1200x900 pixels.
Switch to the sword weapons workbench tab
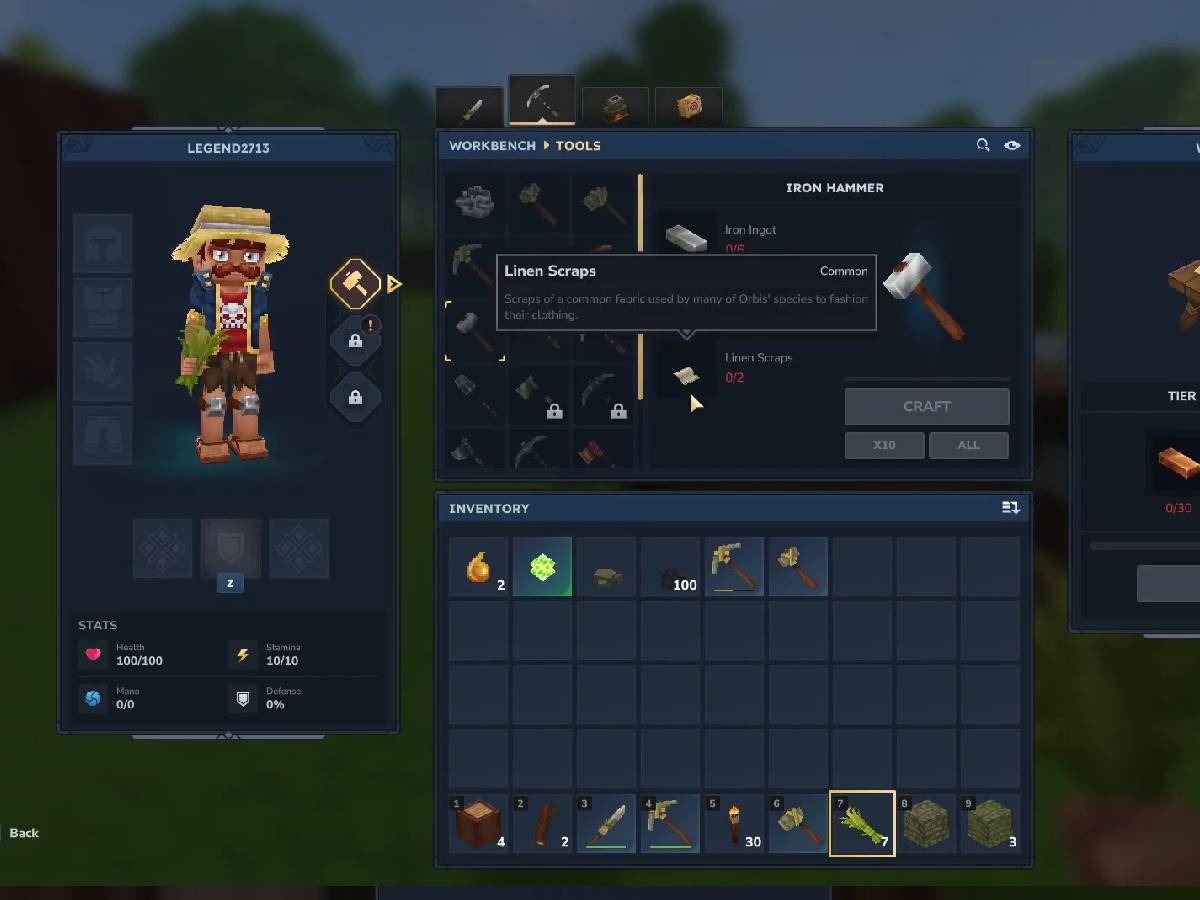tap(469, 108)
